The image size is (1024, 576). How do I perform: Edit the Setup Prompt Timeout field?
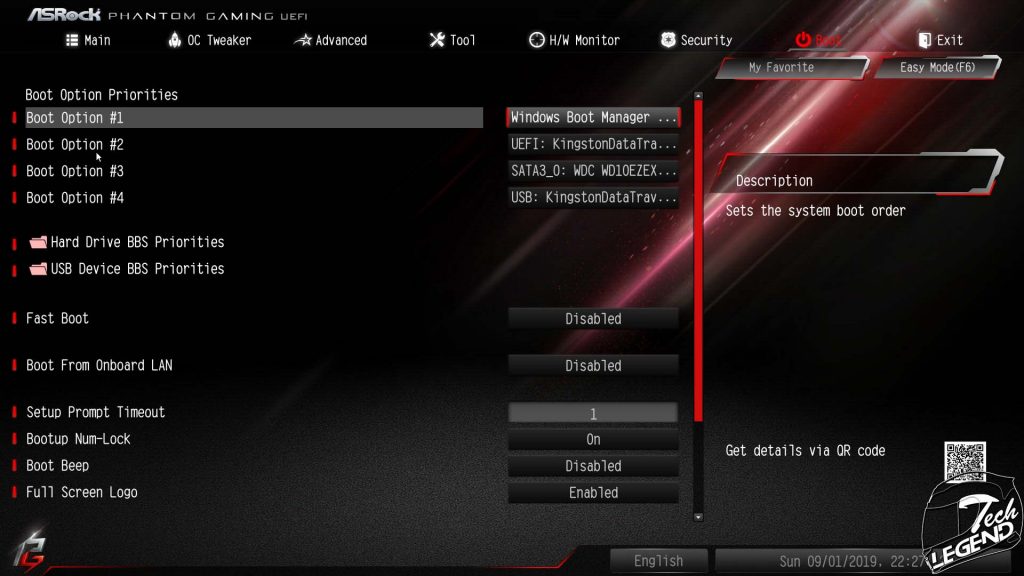pyautogui.click(x=593, y=413)
